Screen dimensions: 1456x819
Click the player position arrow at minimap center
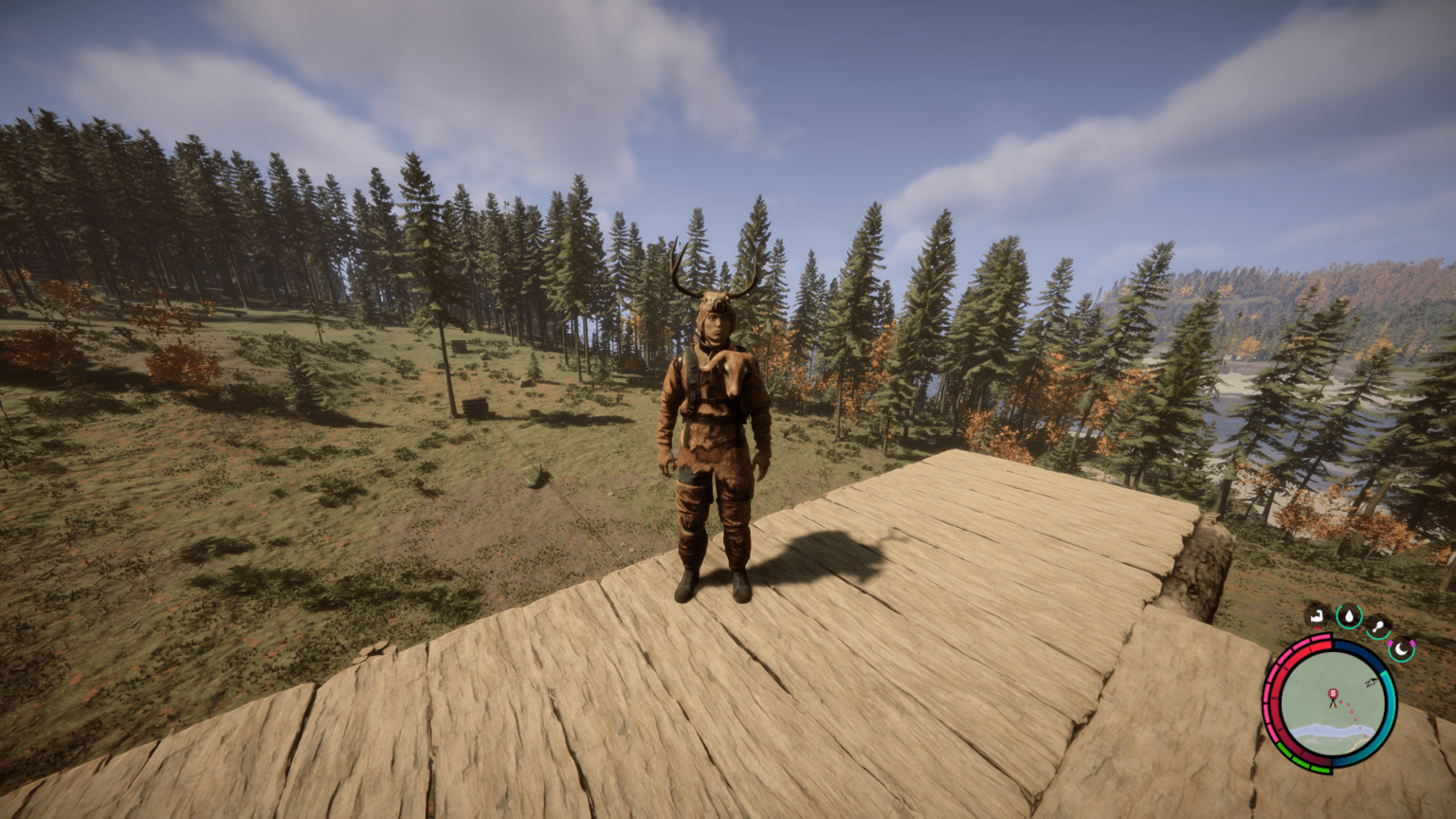[1333, 705]
